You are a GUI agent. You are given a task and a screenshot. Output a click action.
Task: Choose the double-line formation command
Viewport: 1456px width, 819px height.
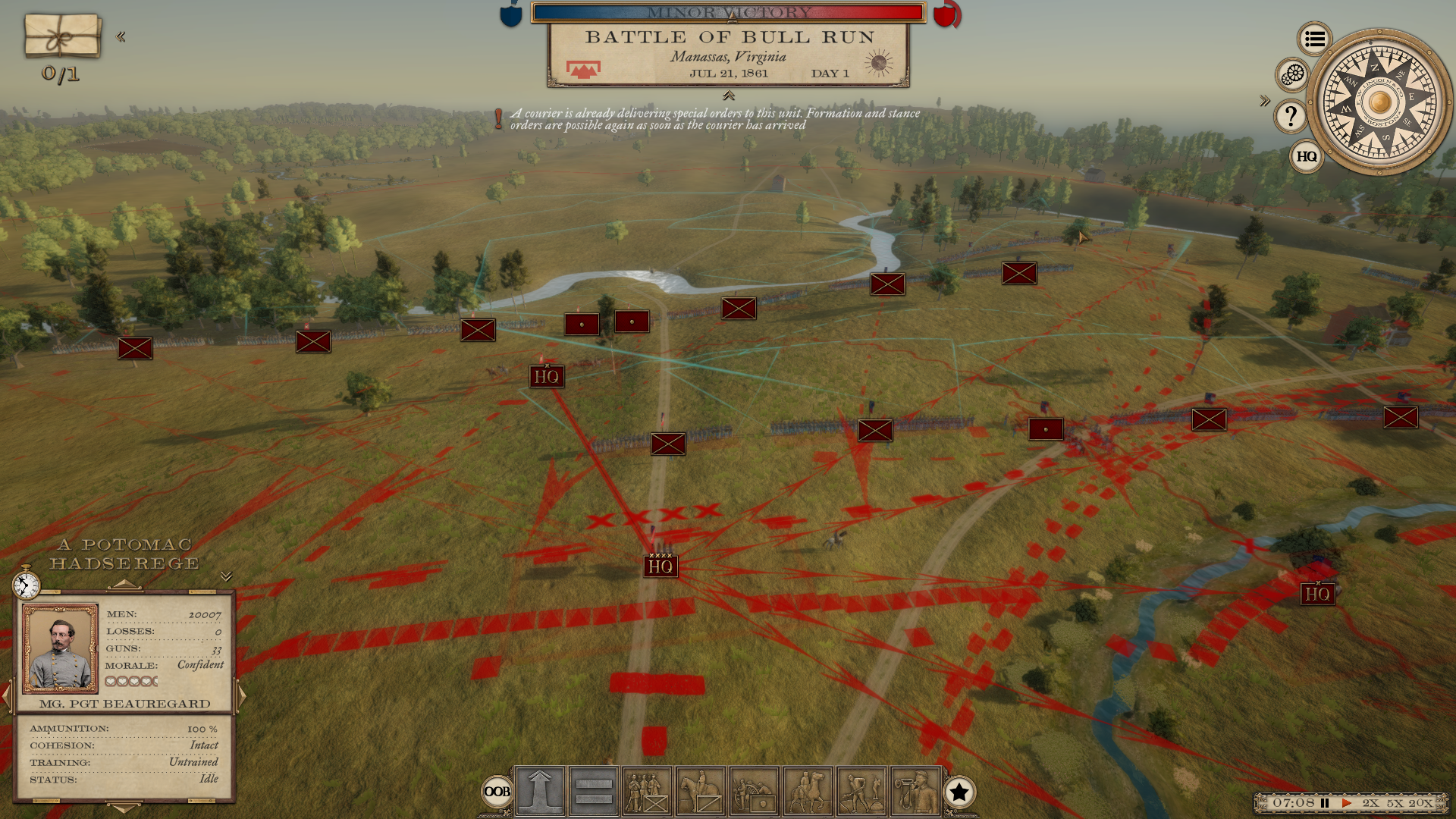pos(594,792)
